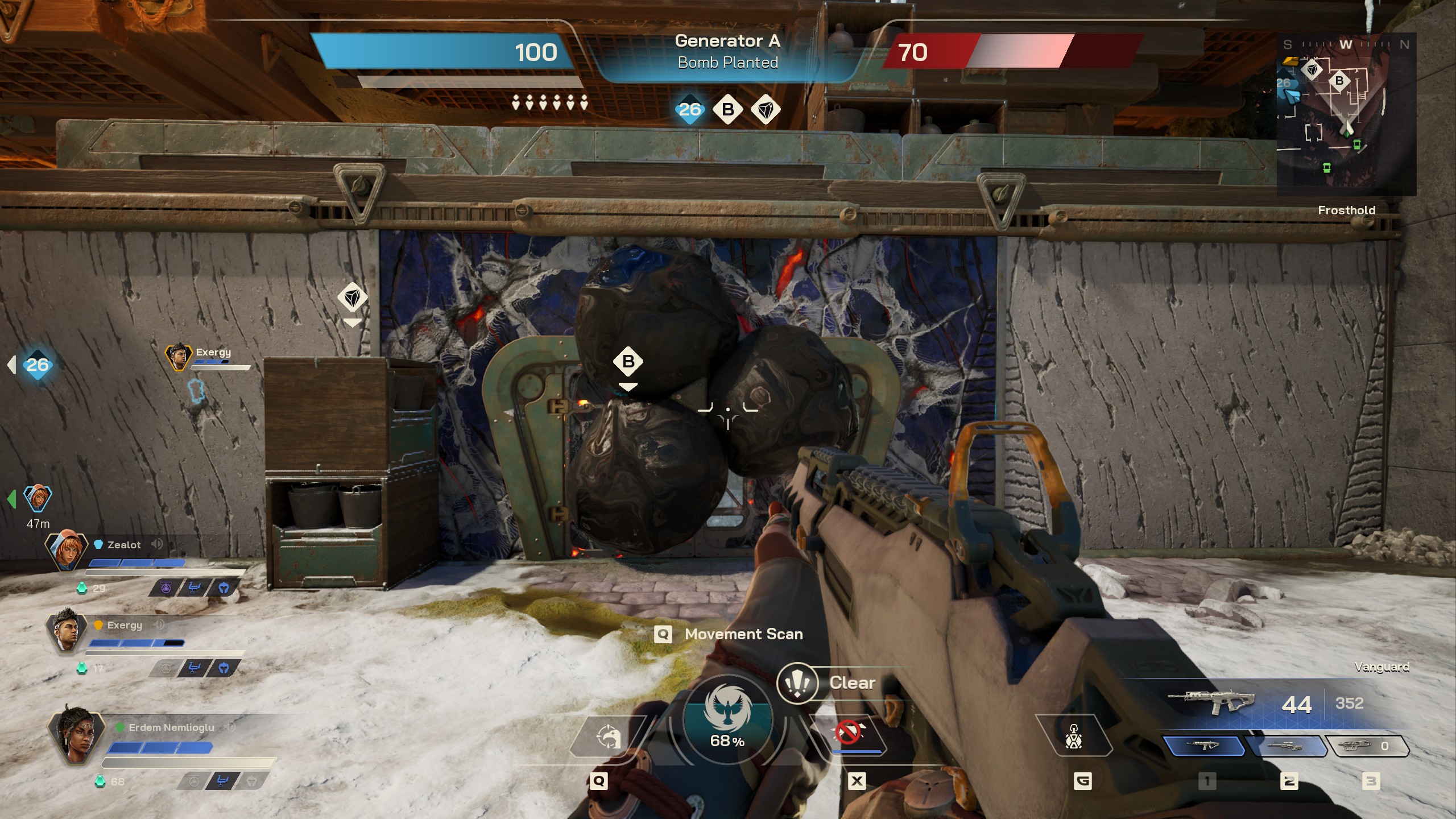
Task: Select the third weapon slot with 0 ammo
Action: 1366,746
